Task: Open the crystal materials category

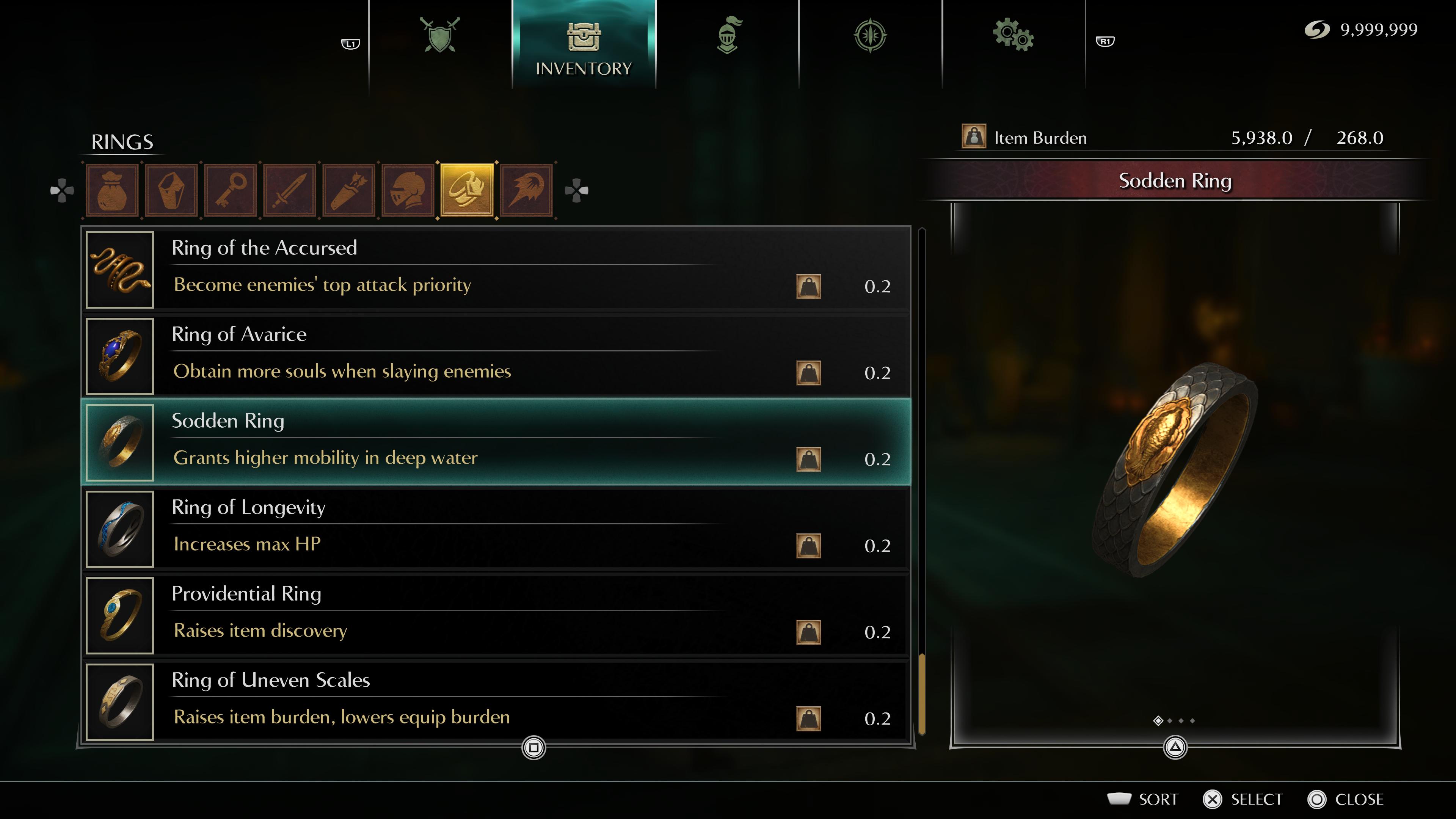Action: click(x=172, y=190)
